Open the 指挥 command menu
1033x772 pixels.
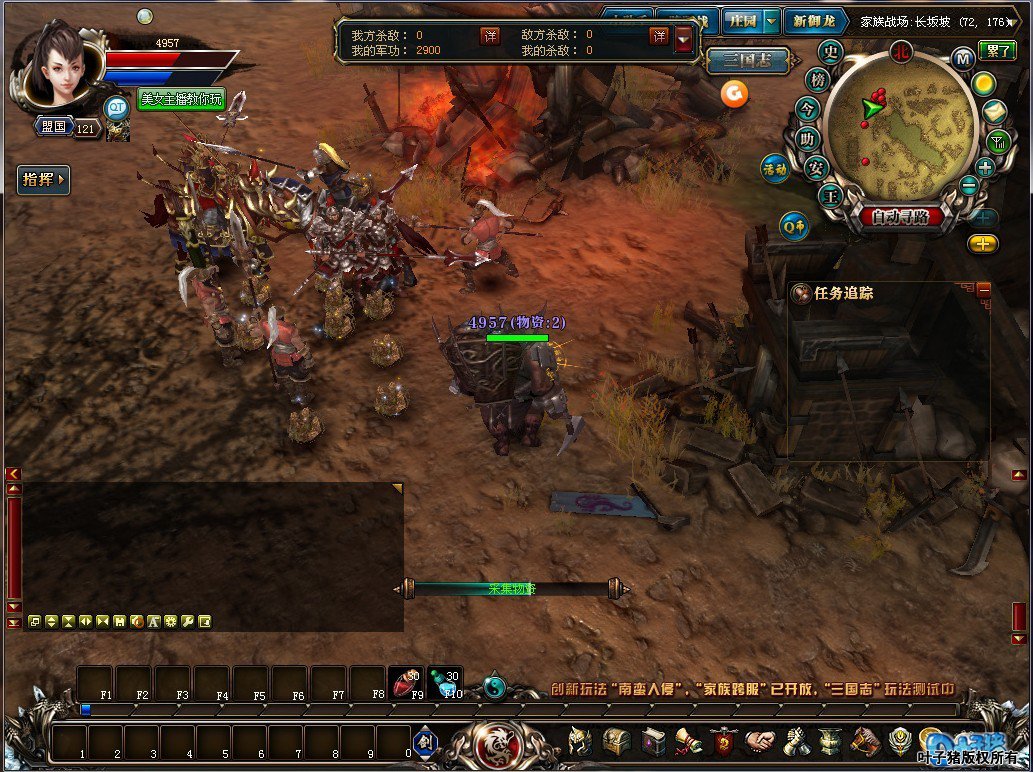(x=44, y=180)
